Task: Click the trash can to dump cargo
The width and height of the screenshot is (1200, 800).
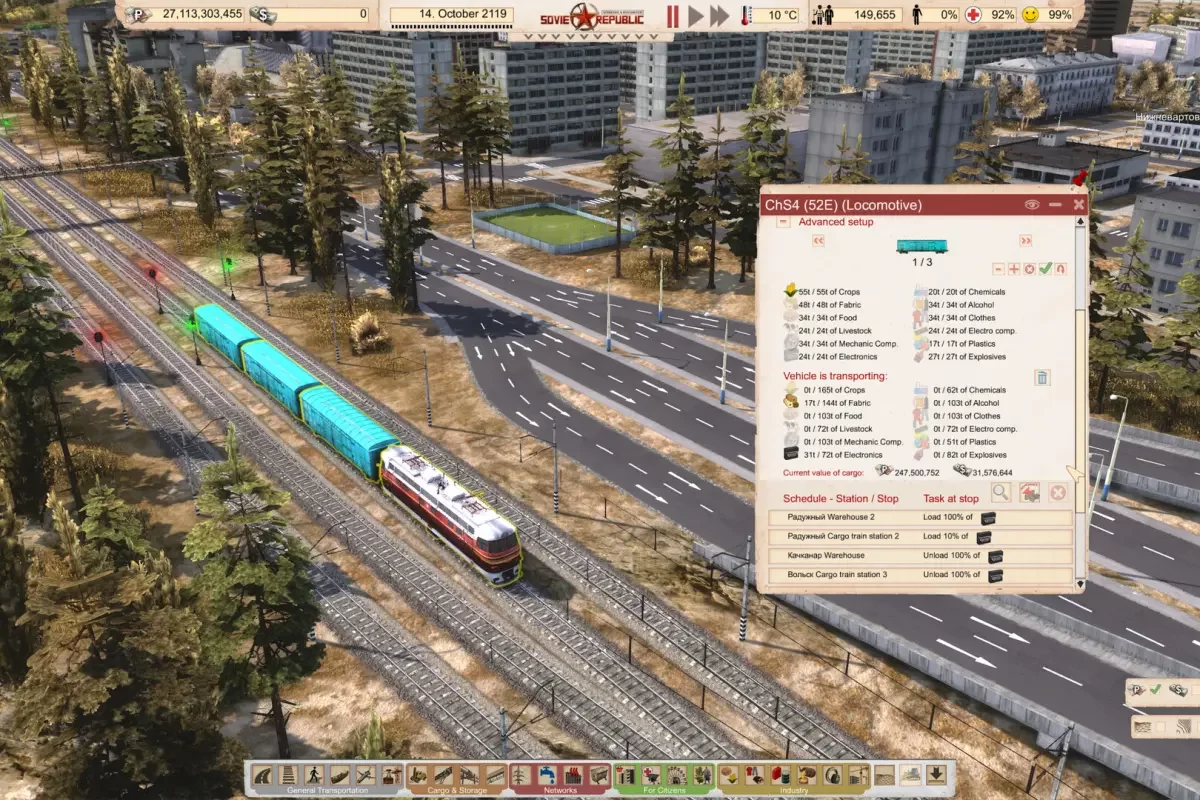Action: pos(1041,377)
